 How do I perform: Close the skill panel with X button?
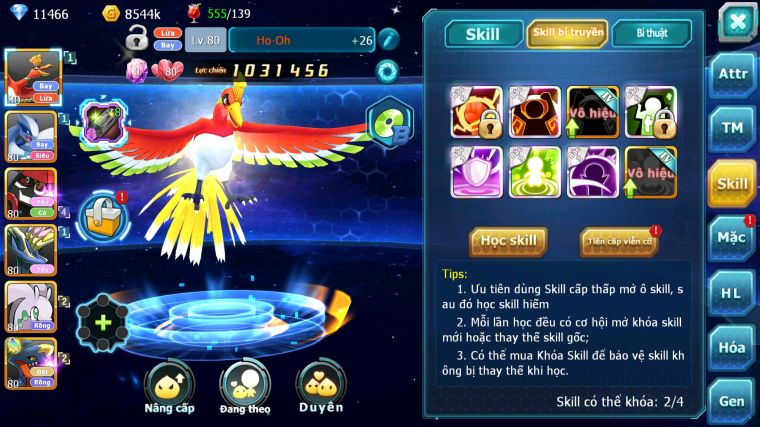coord(736,21)
